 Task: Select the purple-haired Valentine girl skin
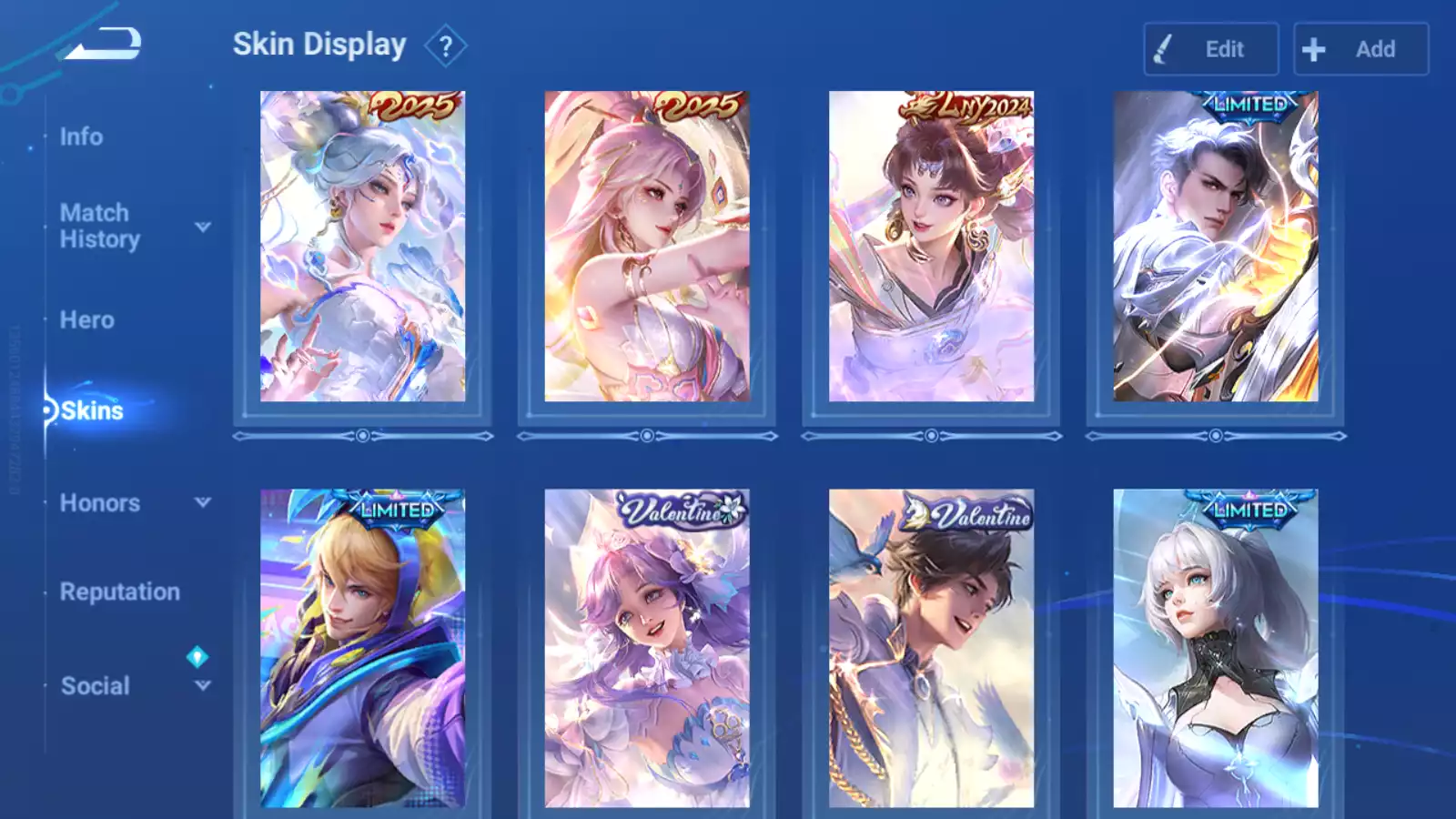tap(647, 648)
